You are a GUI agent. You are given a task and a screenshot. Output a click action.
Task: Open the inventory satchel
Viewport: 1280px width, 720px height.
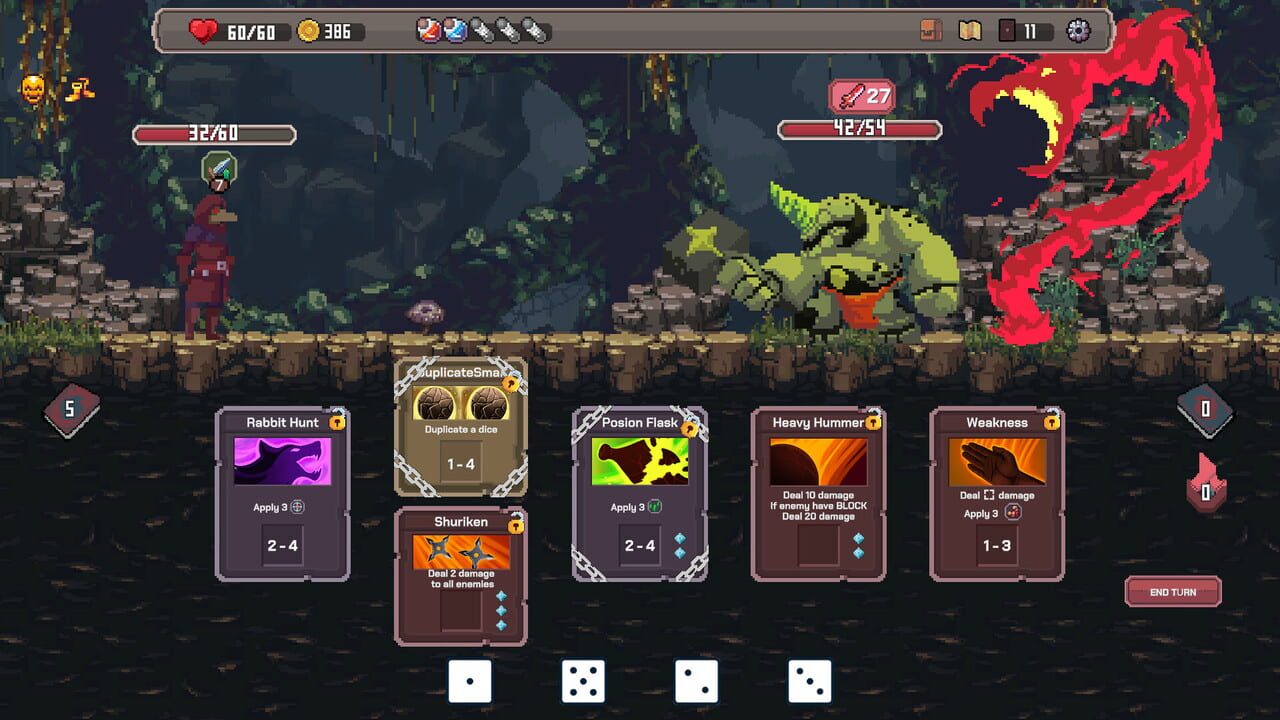coord(929,30)
